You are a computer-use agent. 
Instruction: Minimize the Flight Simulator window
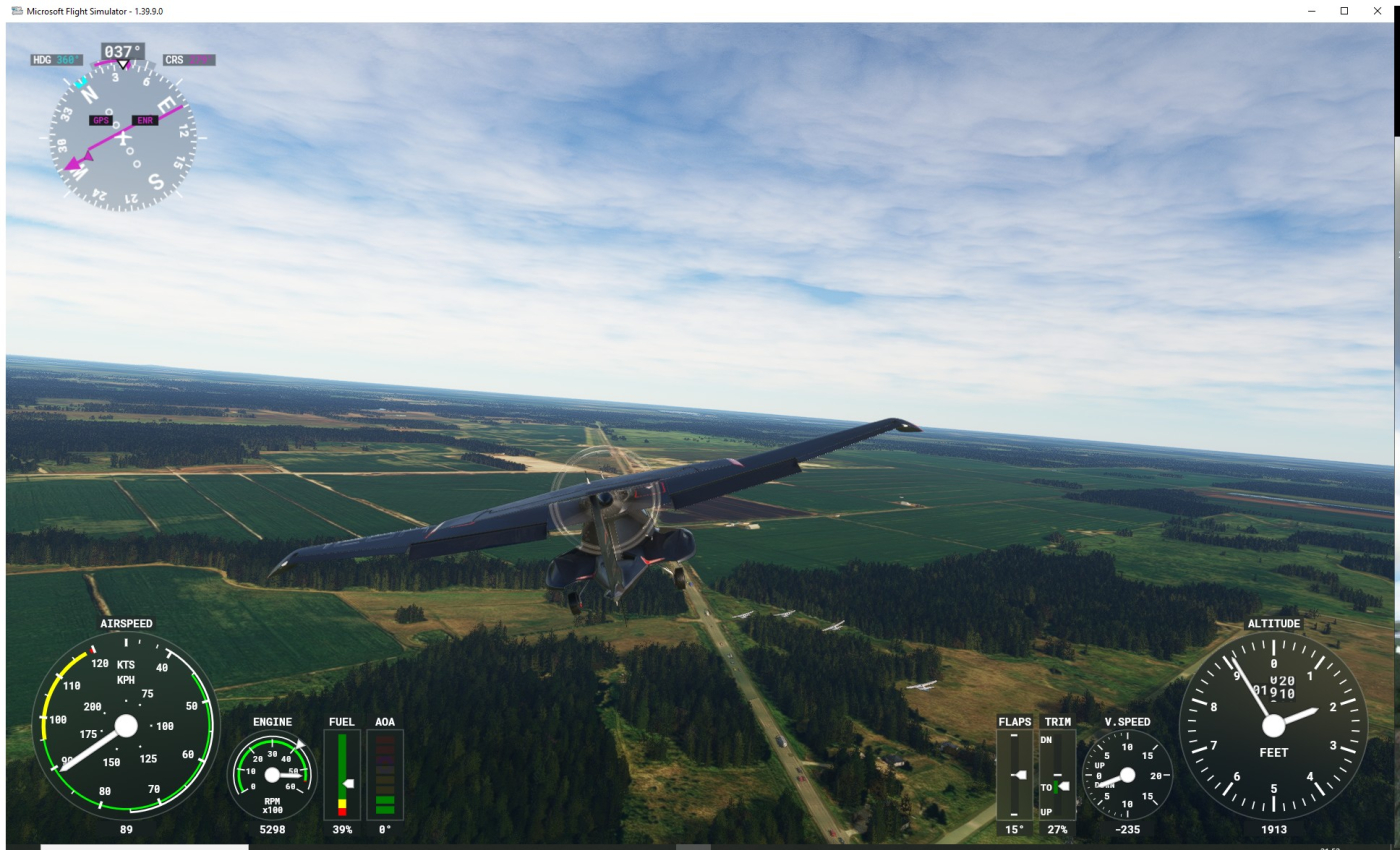(x=1312, y=10)
